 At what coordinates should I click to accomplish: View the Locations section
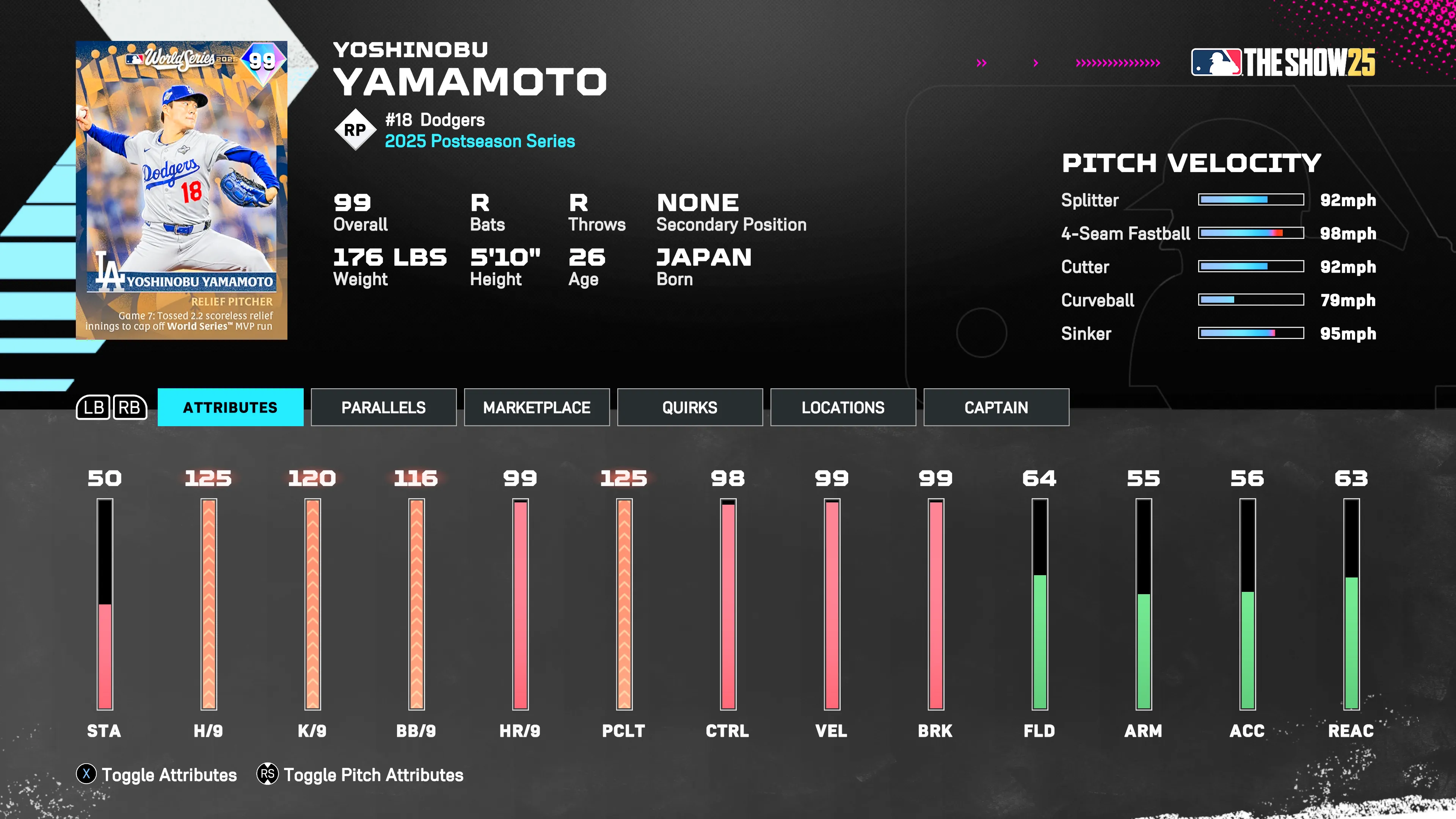[843, 407]
